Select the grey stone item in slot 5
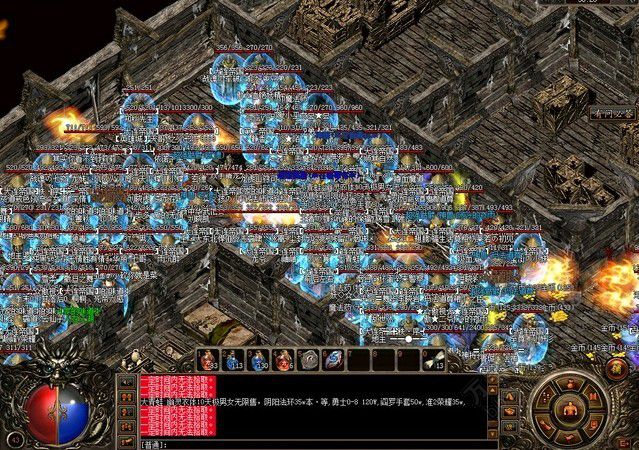Viewport: 639px width, 450px height. point(310,360)
